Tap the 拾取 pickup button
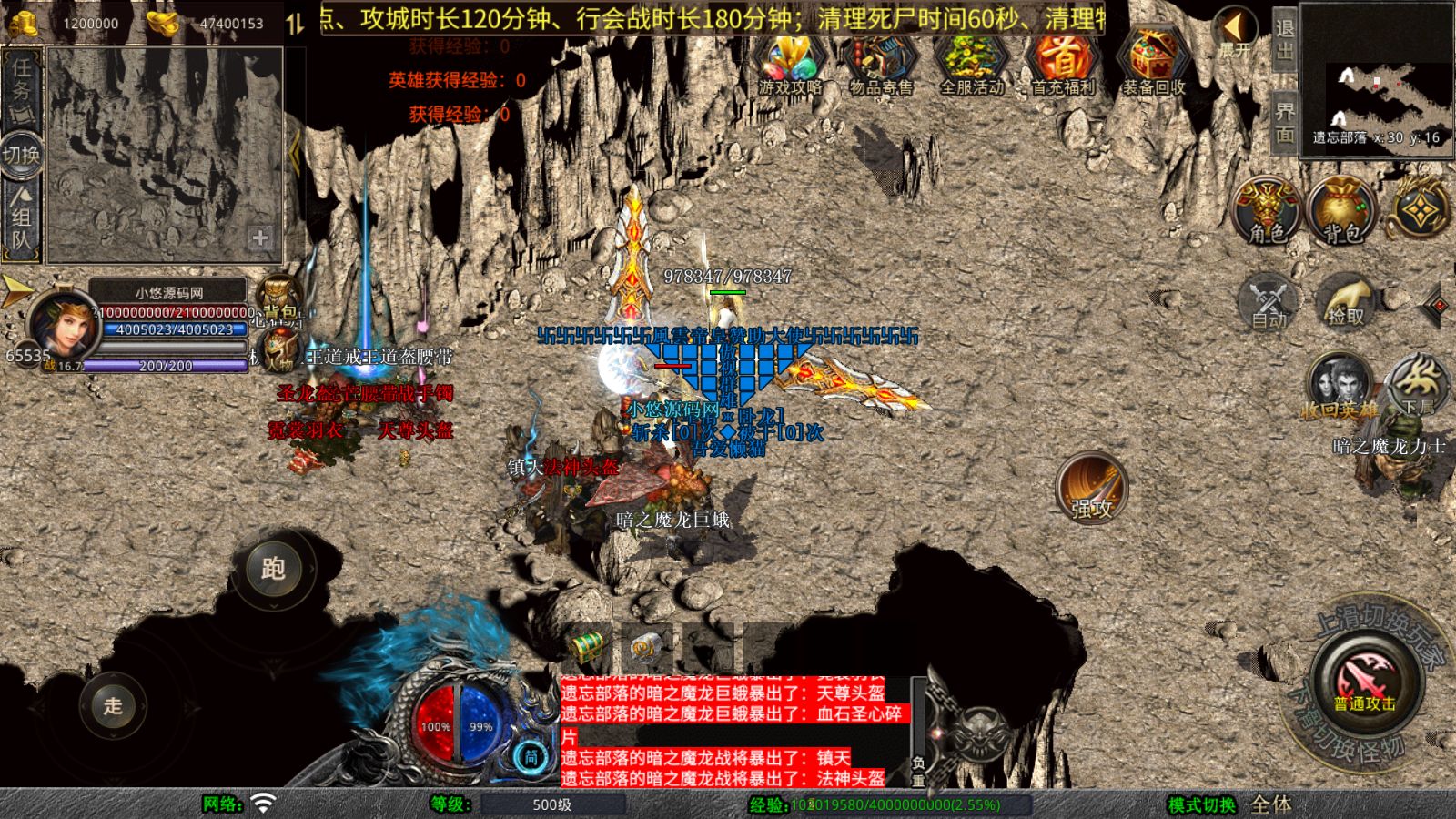Screen dimensions: 1456x819 [1345, 301]
